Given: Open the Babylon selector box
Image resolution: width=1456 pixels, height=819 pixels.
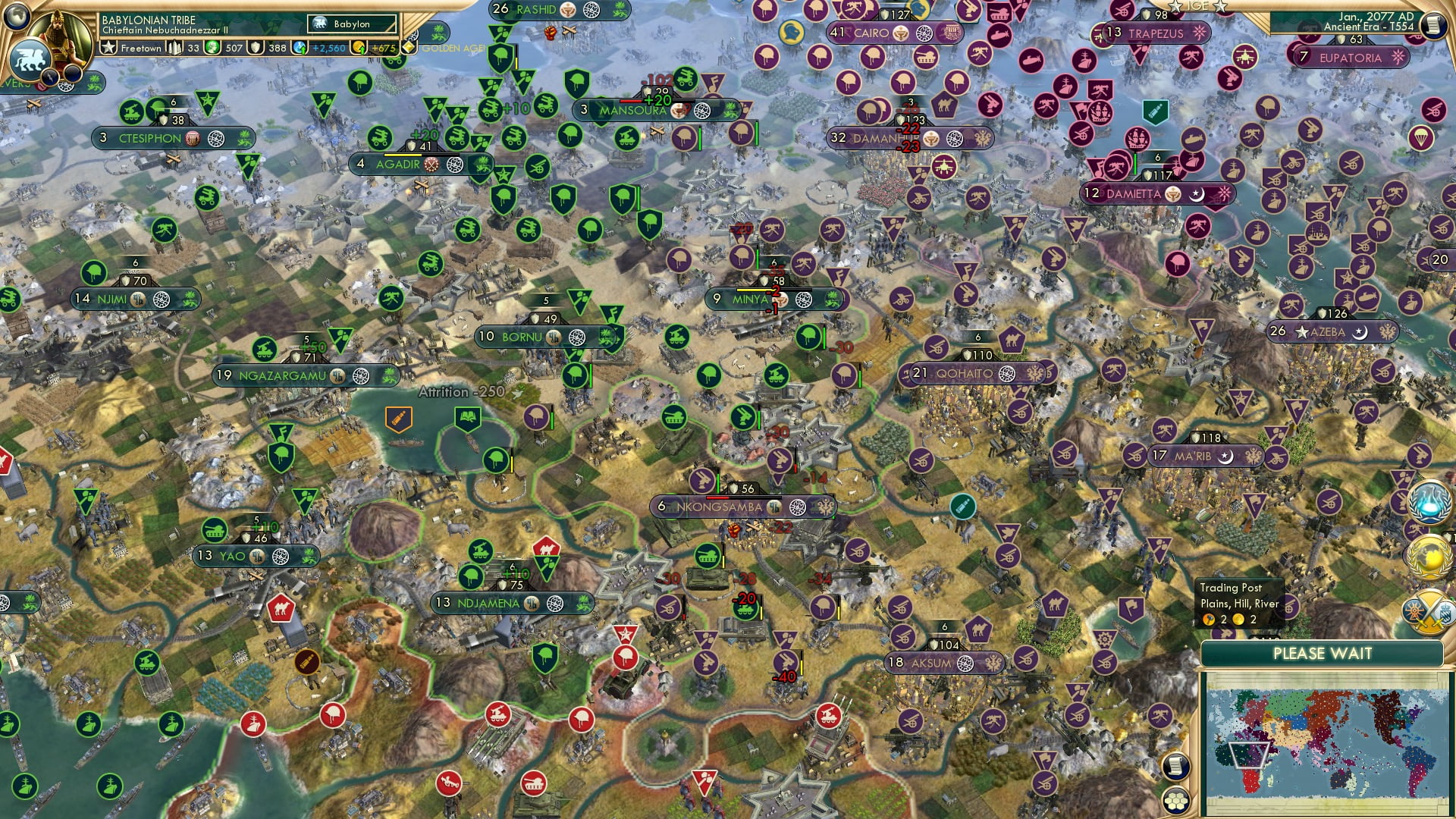Looking at the screenshot, I should coord(351,24).
